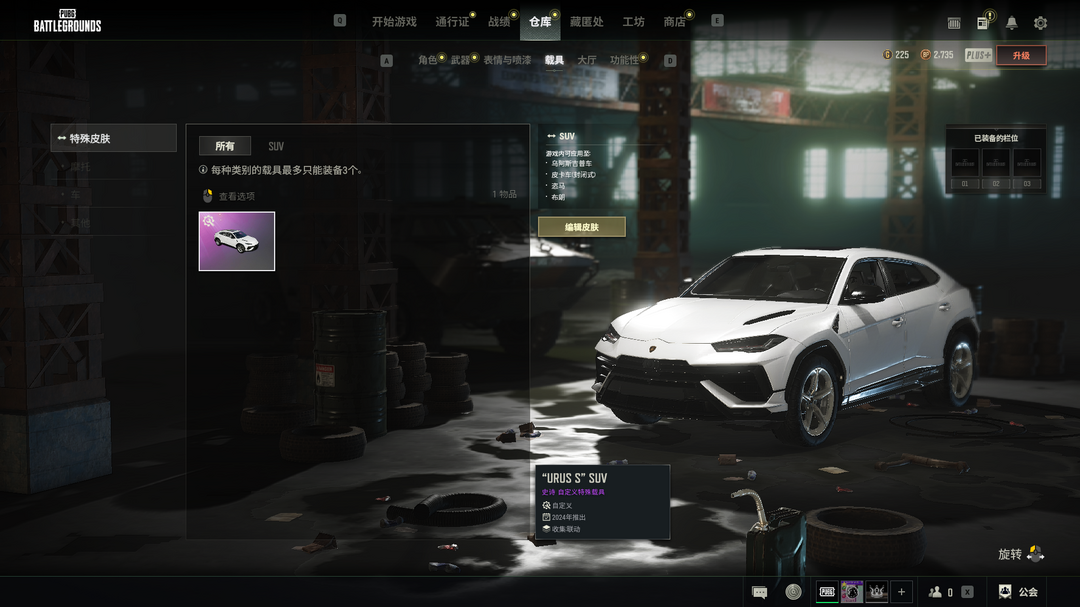The height and width of the screenshot is (607, 1080).
Task: Switch to the 角色 character tab
Action: pos(428,60)
